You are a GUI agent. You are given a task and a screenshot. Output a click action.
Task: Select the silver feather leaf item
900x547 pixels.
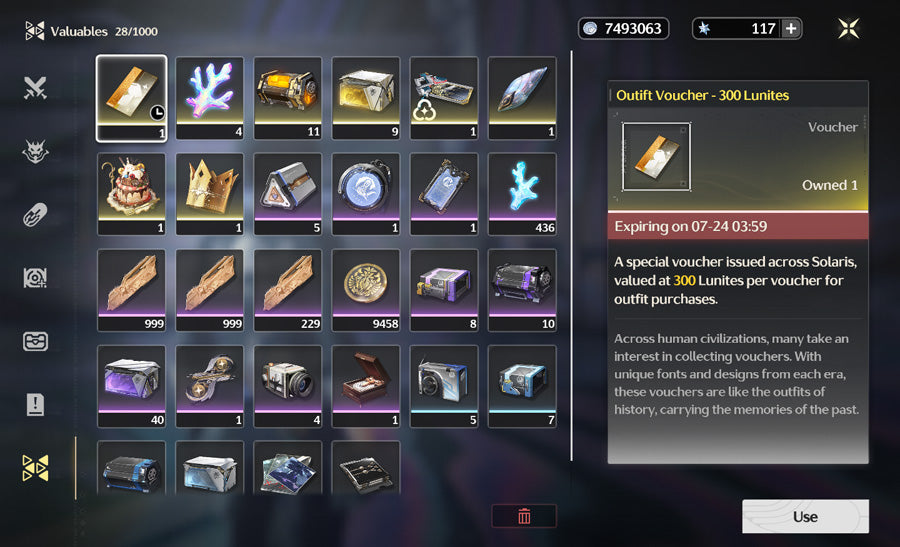(x=522, y=96)
